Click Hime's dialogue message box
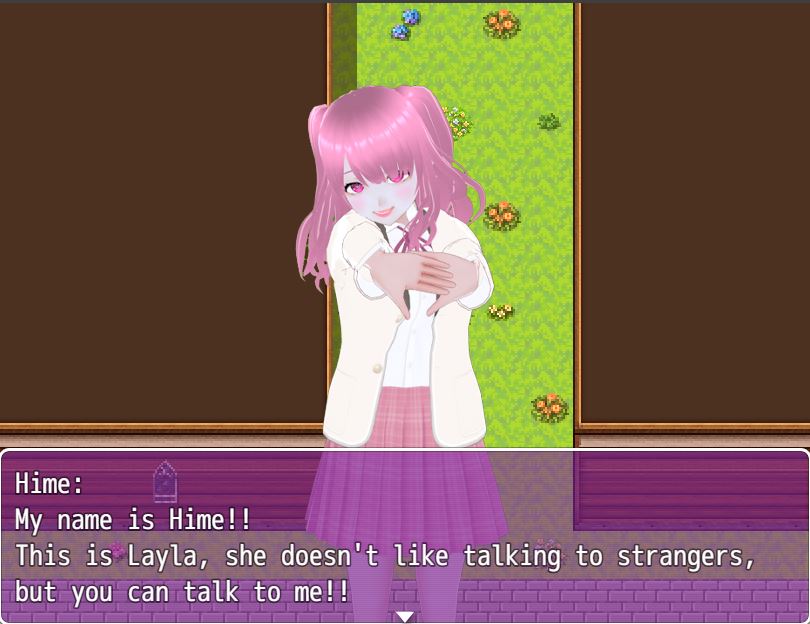This screenshot has width=810, height=624. (404, 537)
